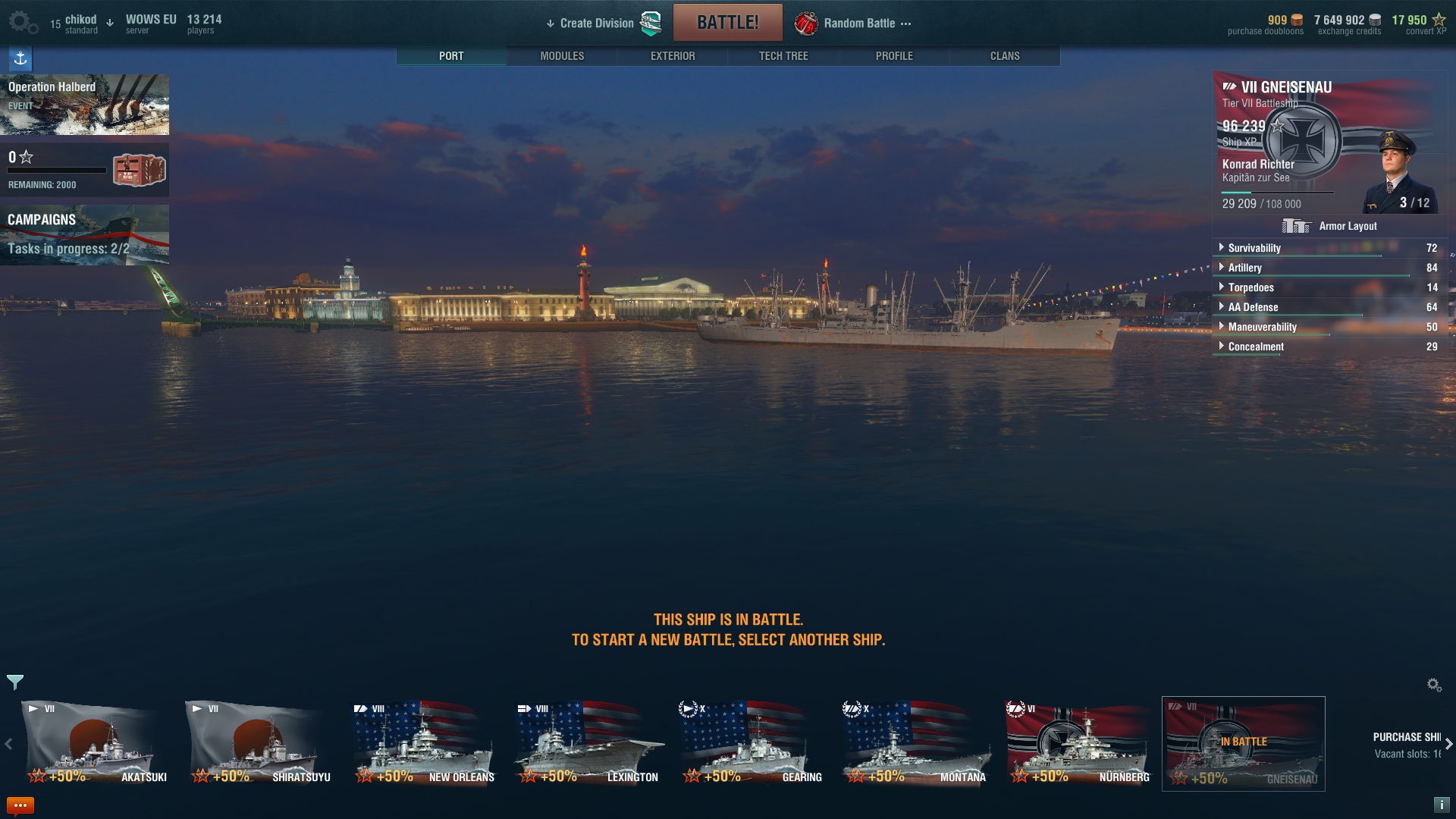This screenshot has width=1456, height=819.
Task: Open the settings gear icon
Action: click(x=21, y=23)
